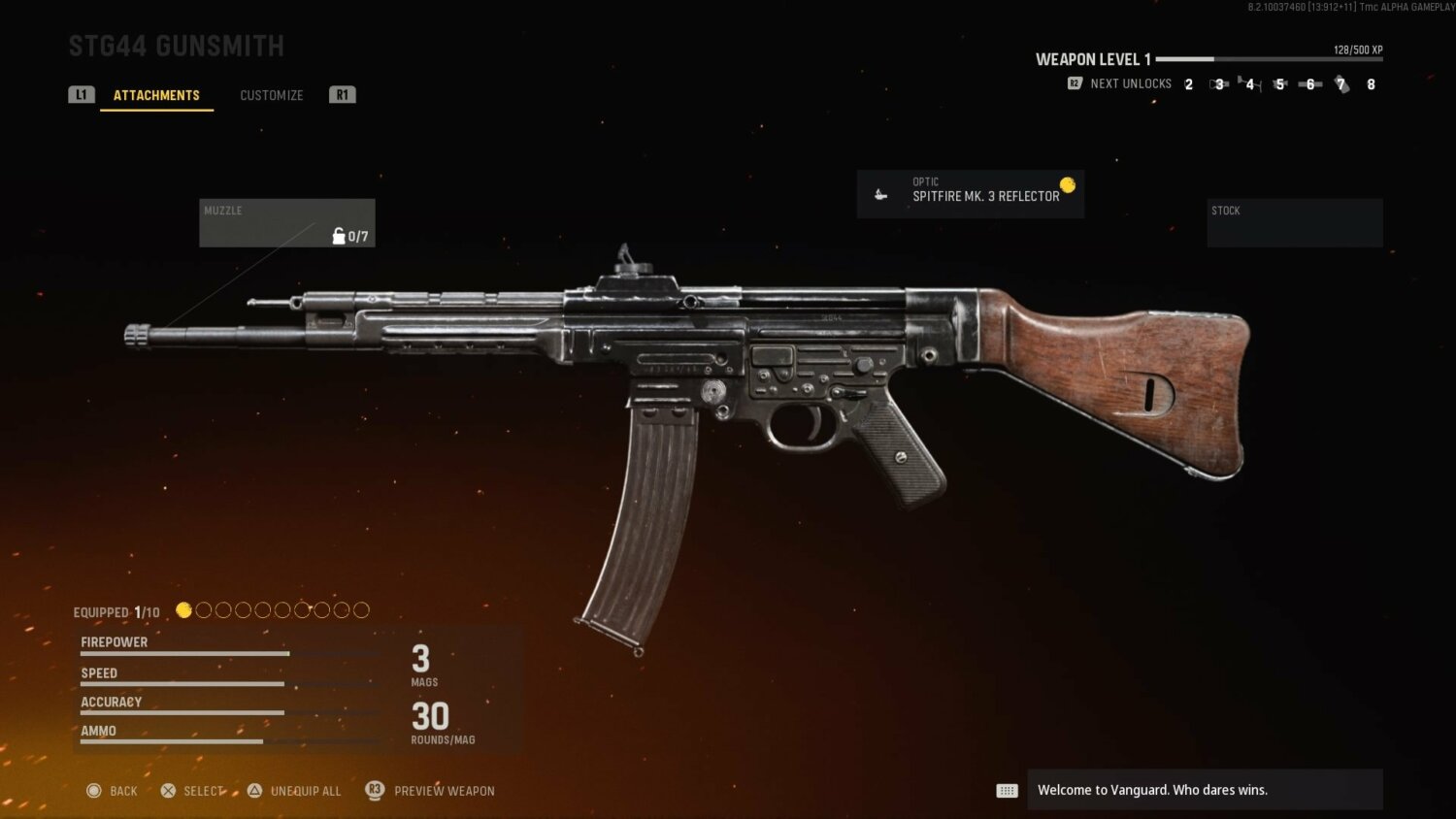This screenshot has height=819, width=1456.
Task: Click the optic scope icon in the Spitfire panel
Action: coord(881,193)
